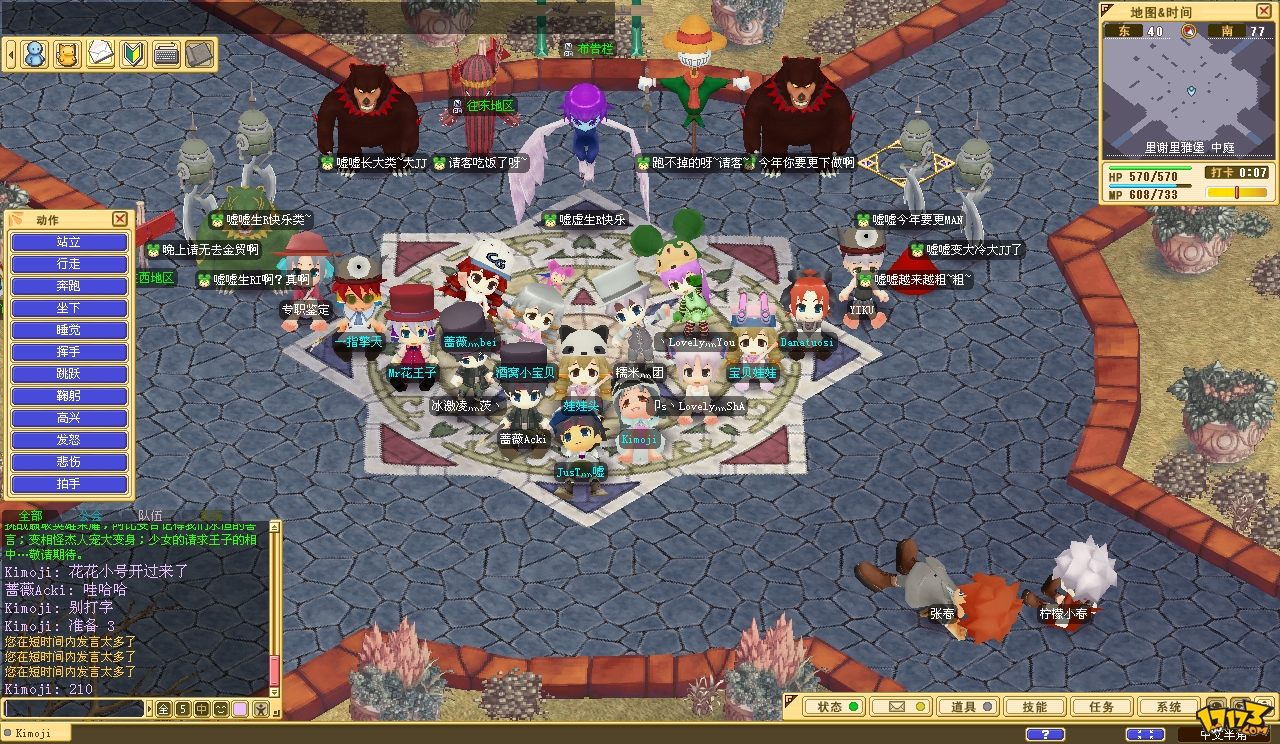Image resolution: width=1280 pixels, height=744 pixels.
Task: Switch to the 队伍 team chat tab
Action: (150, 515)
